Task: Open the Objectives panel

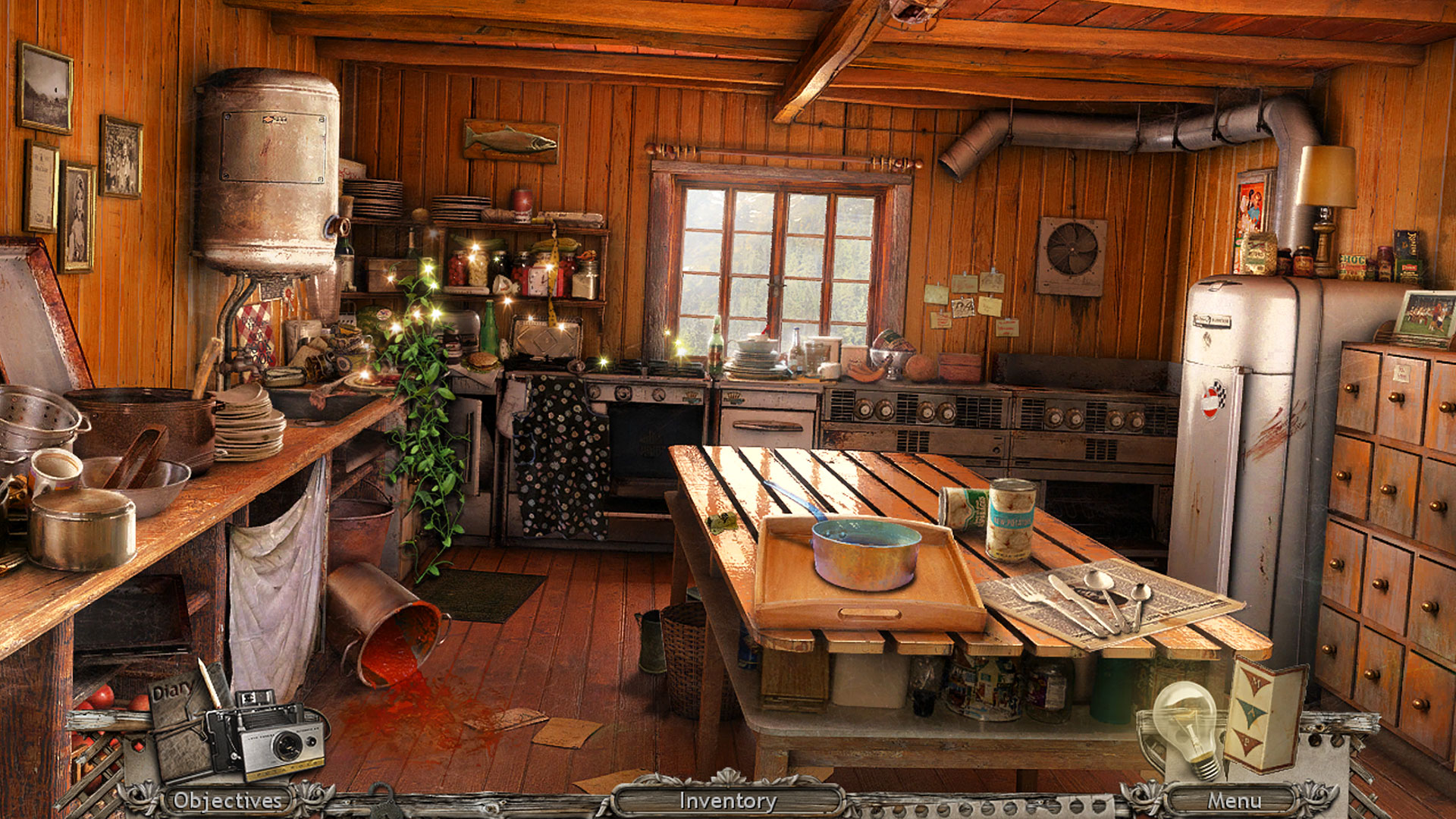Action: click(x=227, y=801)
